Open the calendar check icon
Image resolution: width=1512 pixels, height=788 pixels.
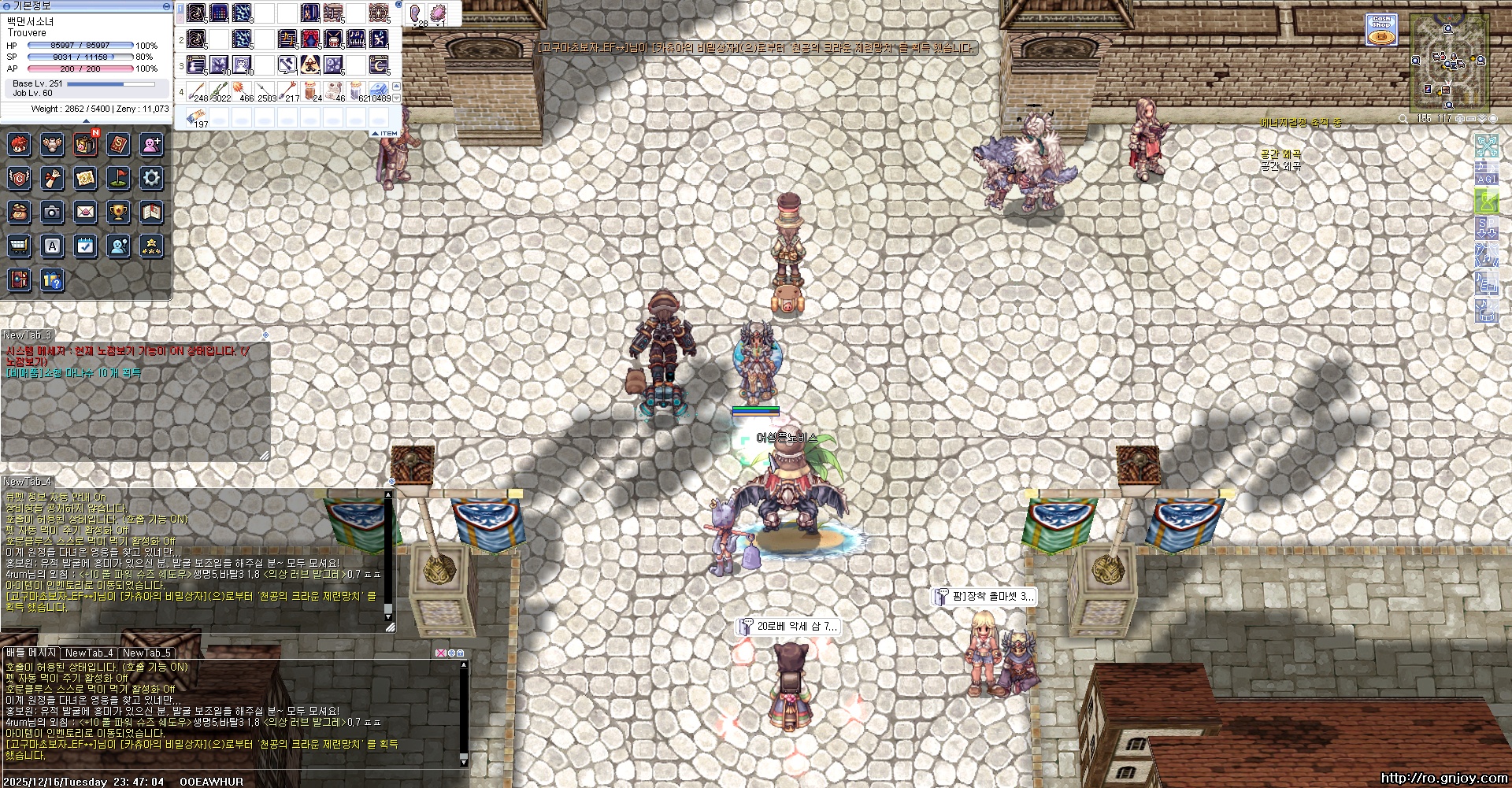click(x=85, y=246)
